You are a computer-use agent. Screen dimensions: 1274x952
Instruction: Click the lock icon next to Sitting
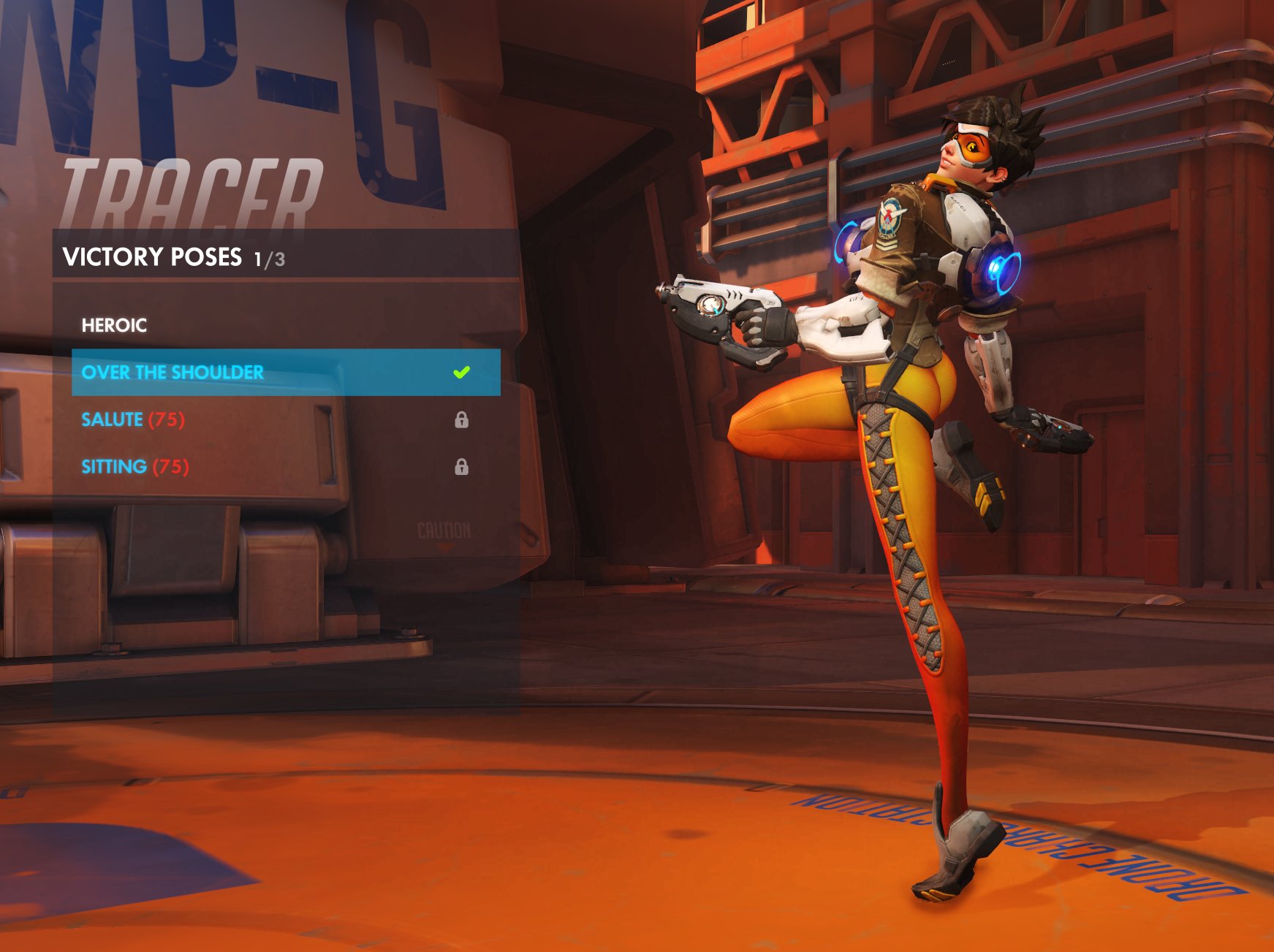[461, 466]
